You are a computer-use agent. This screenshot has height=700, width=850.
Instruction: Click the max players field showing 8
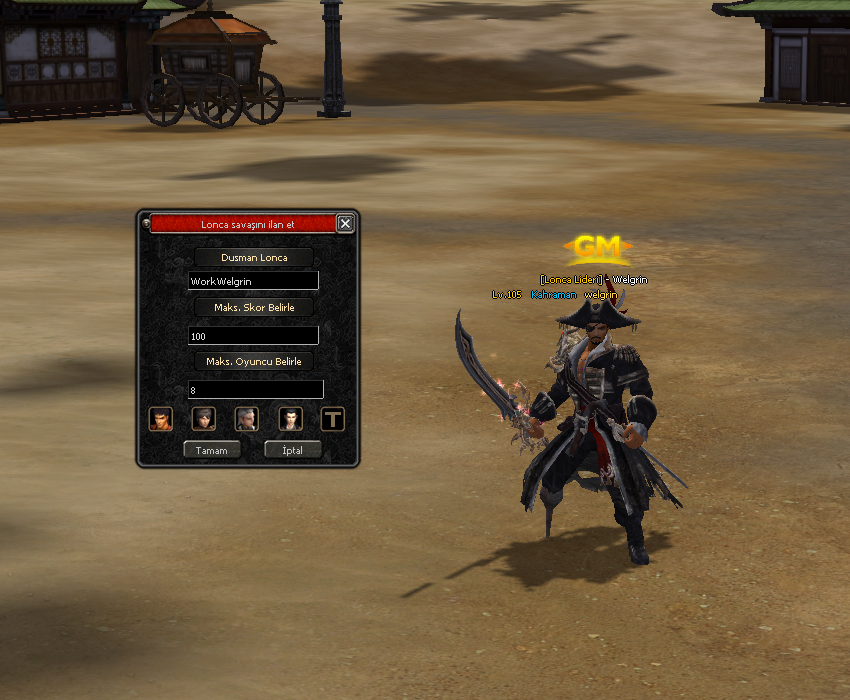point(255,389)
